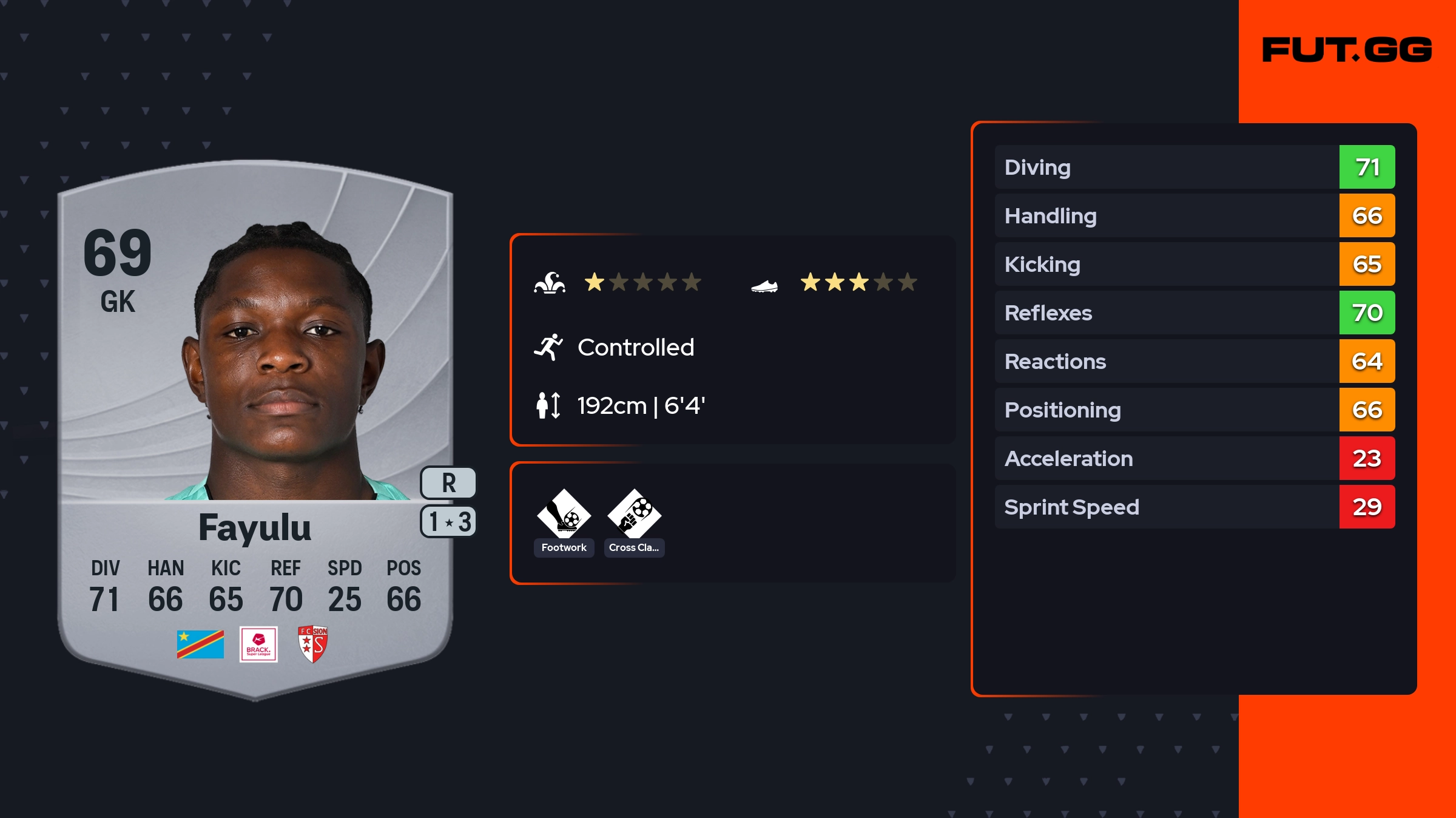Open the FC Sion club crest
This screenshot has height=818, width=1456.
tap(313, 644)
